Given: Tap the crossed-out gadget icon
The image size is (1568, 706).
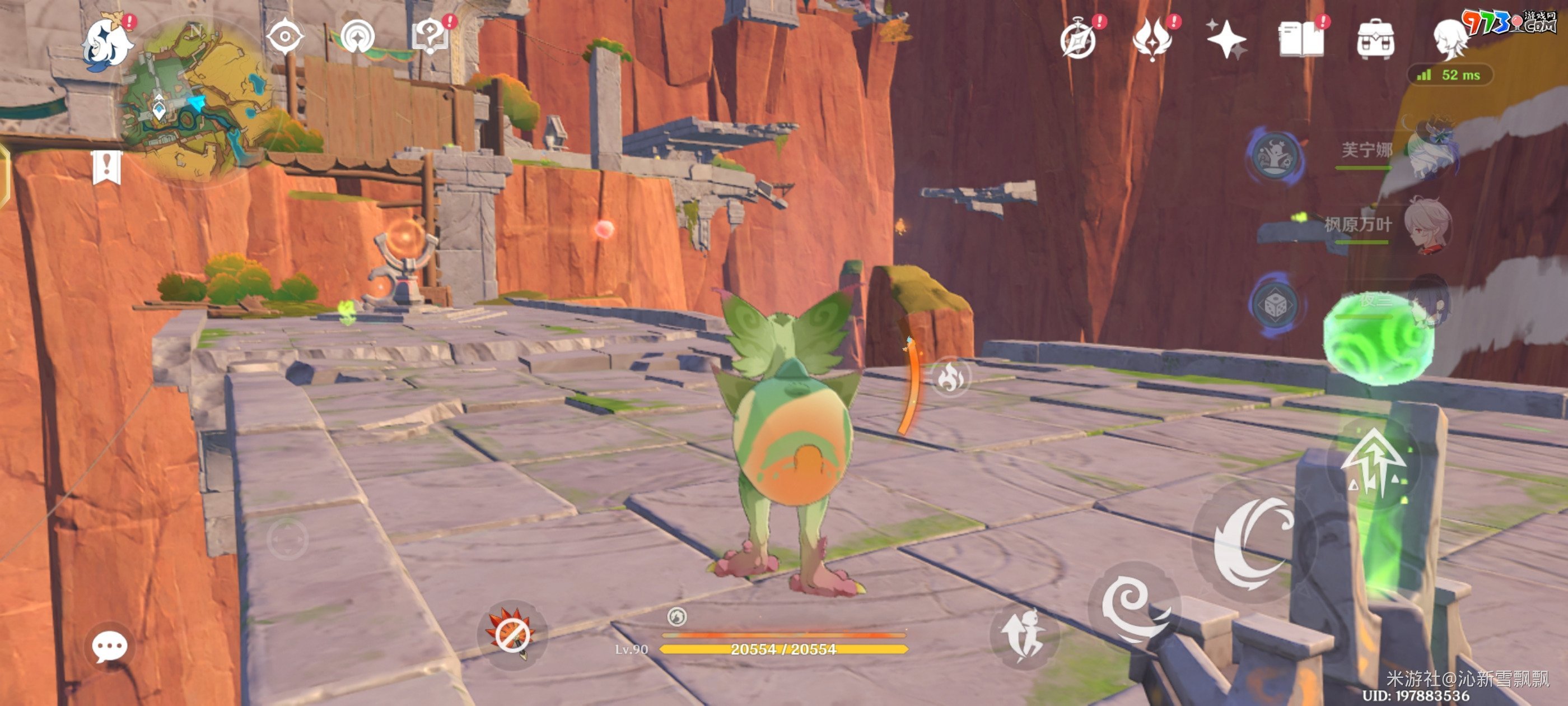Looking at the screenshot, I should 511,635.
